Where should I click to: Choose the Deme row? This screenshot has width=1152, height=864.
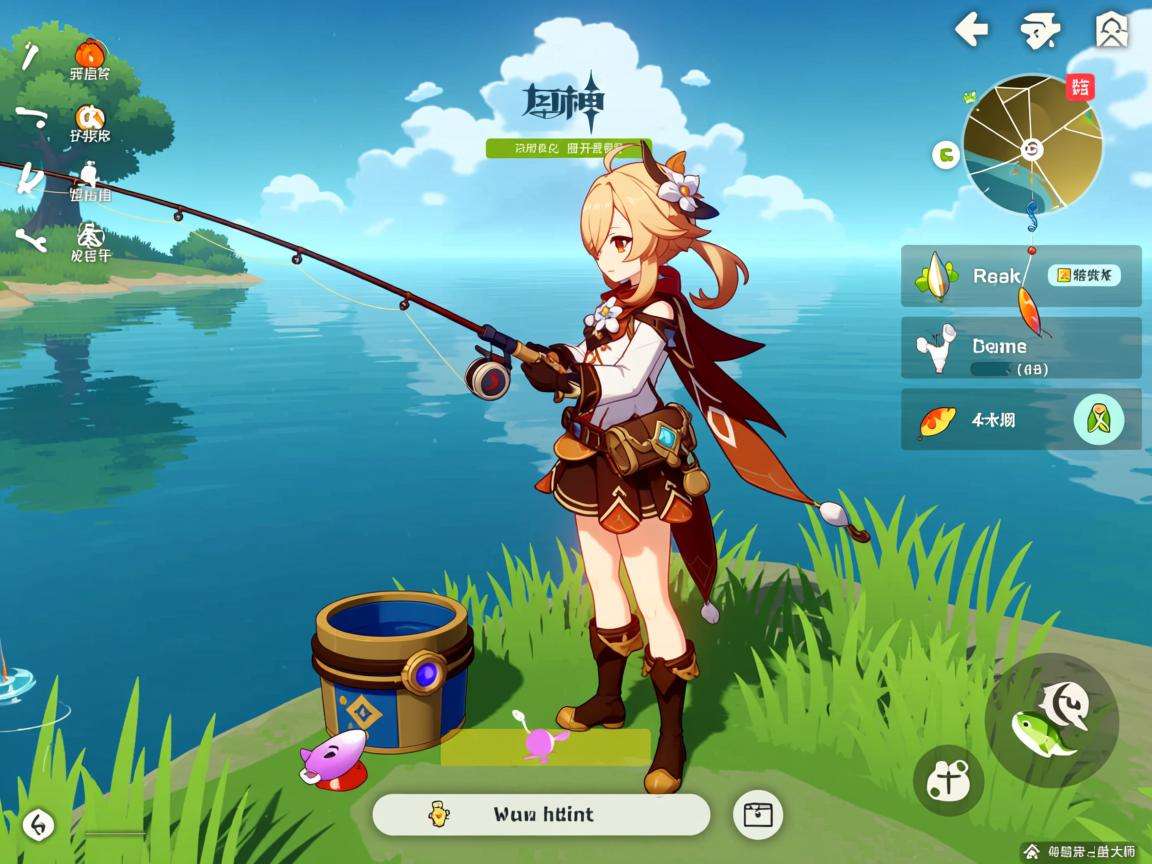point(1020,348)
